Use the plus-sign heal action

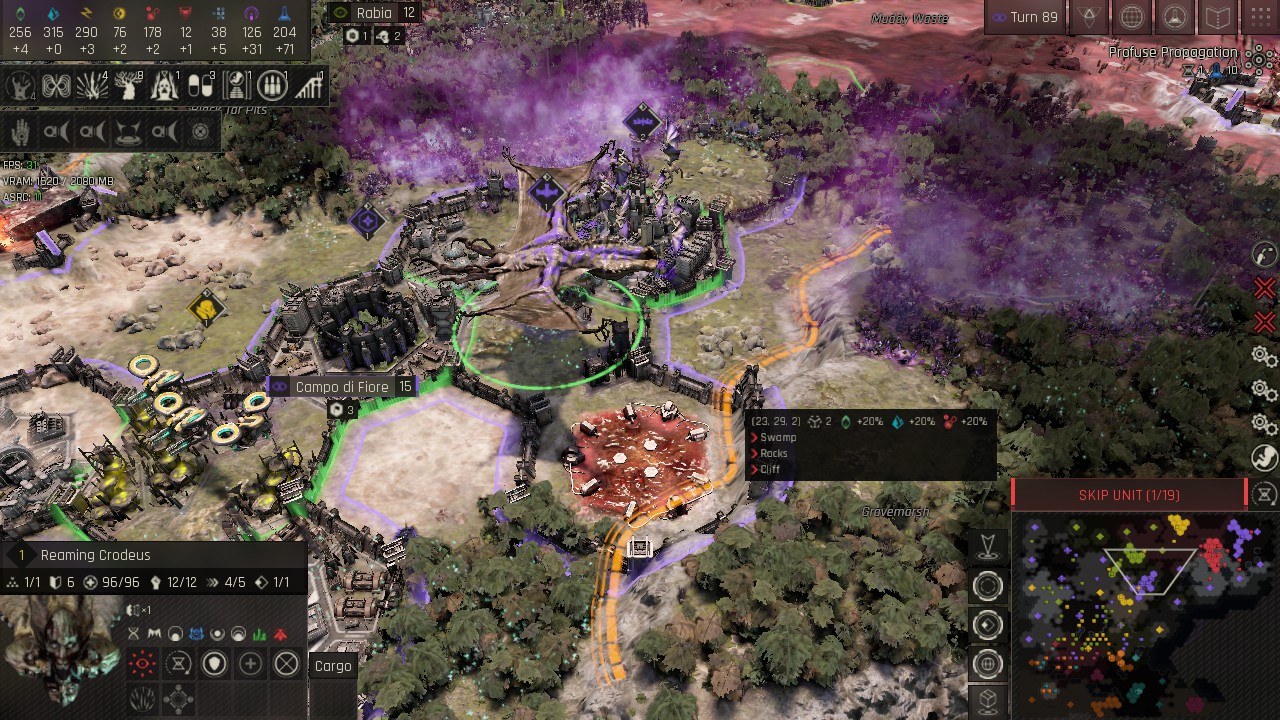(250, 663)
